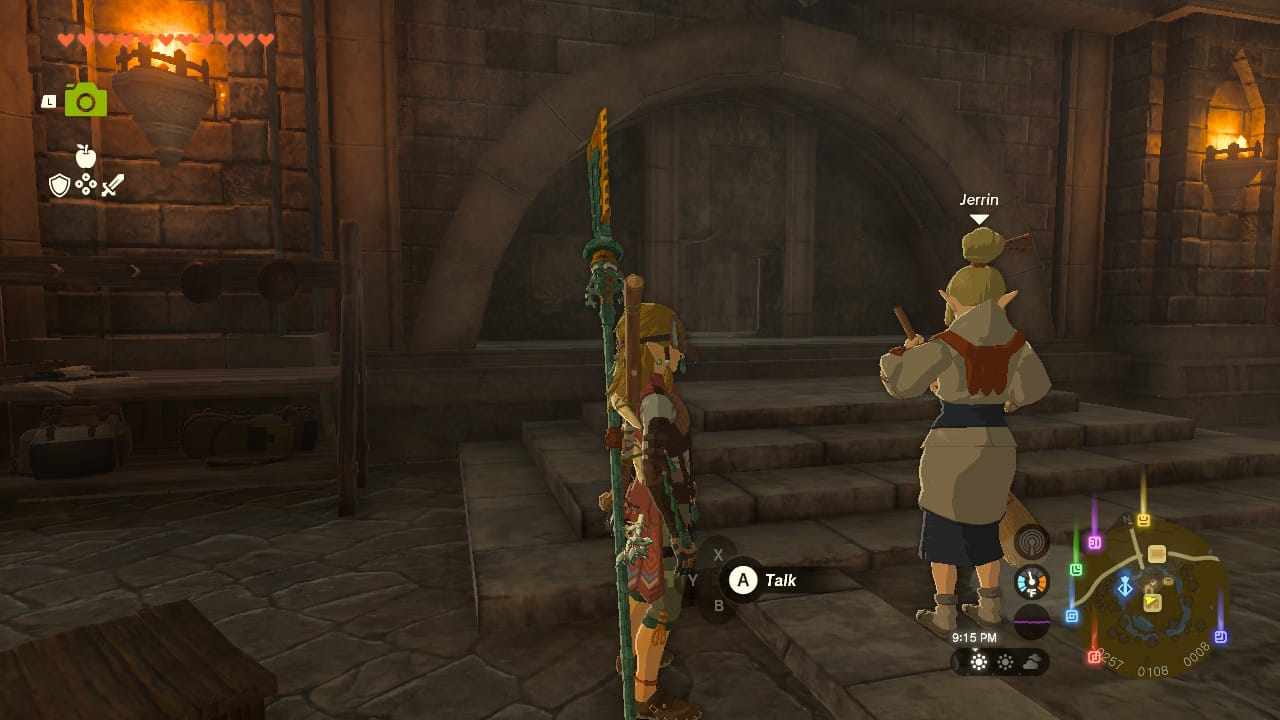Select the green Camera ability icon

pos(86,100)
